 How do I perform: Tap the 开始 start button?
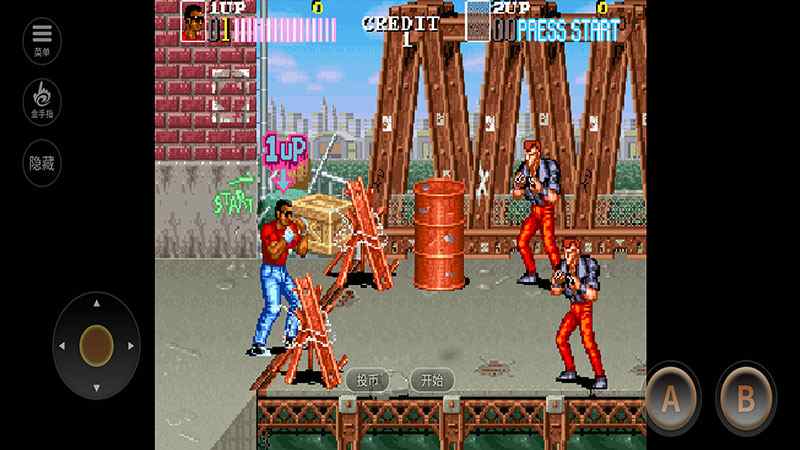(x=432, y=380)
